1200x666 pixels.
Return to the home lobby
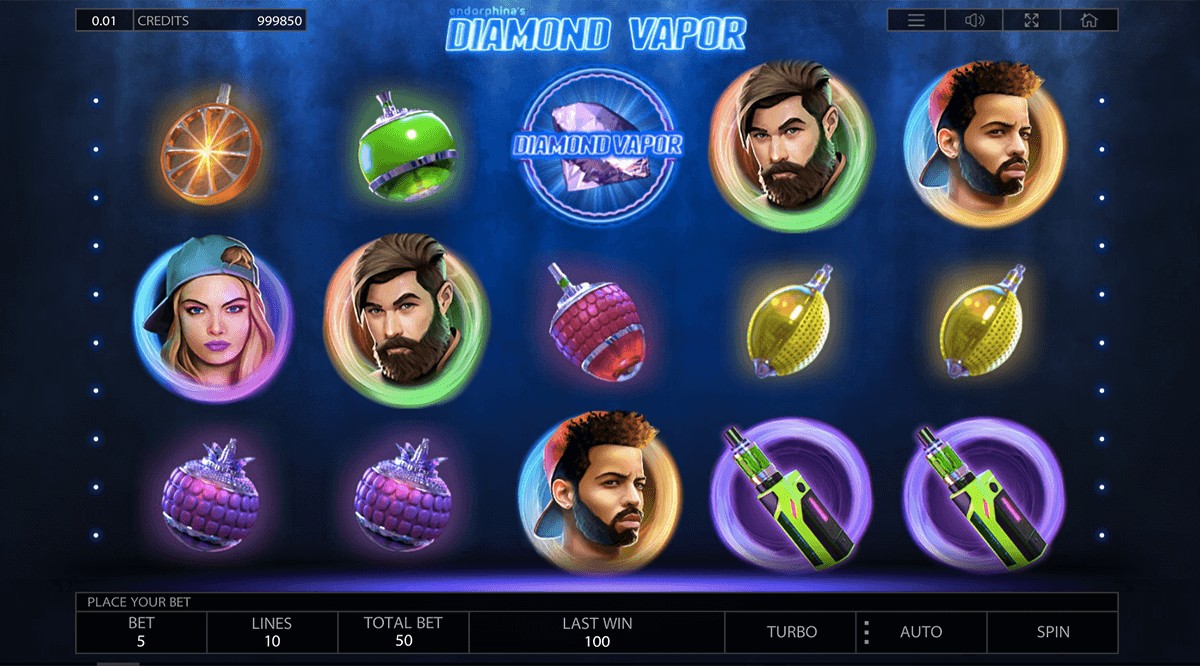(1089, 20)
